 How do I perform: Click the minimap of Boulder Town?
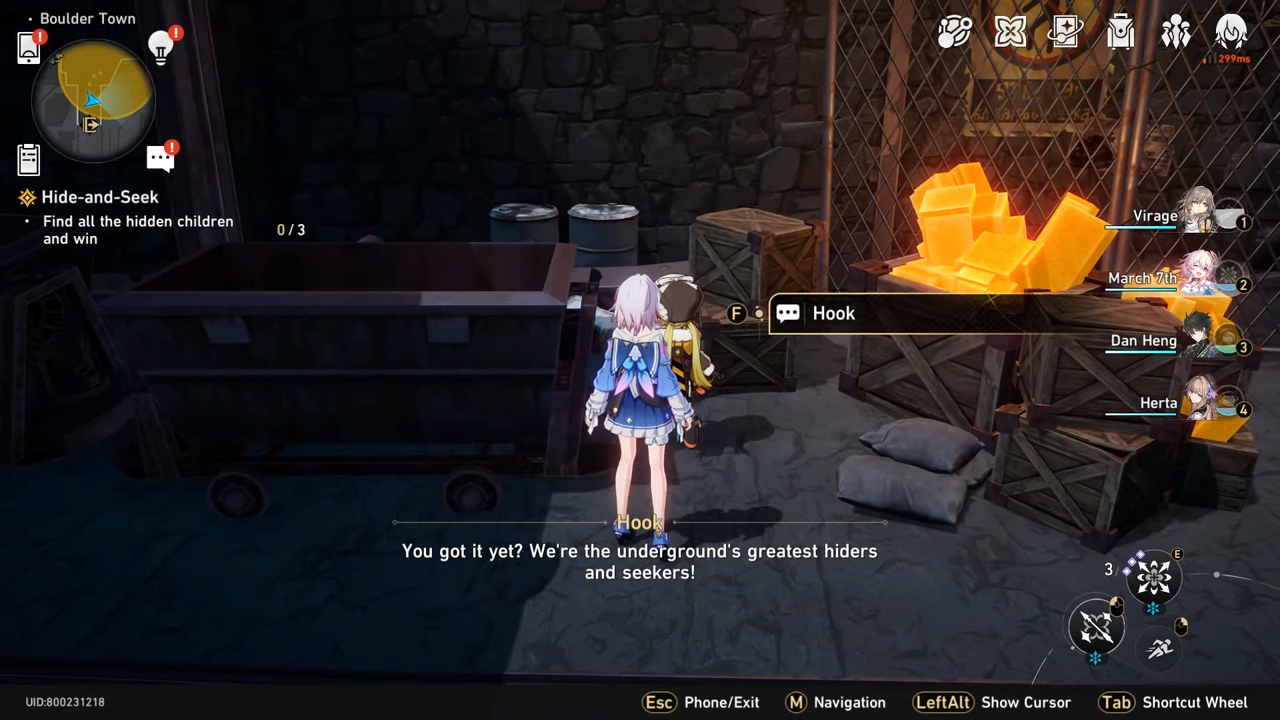(92, 100)
